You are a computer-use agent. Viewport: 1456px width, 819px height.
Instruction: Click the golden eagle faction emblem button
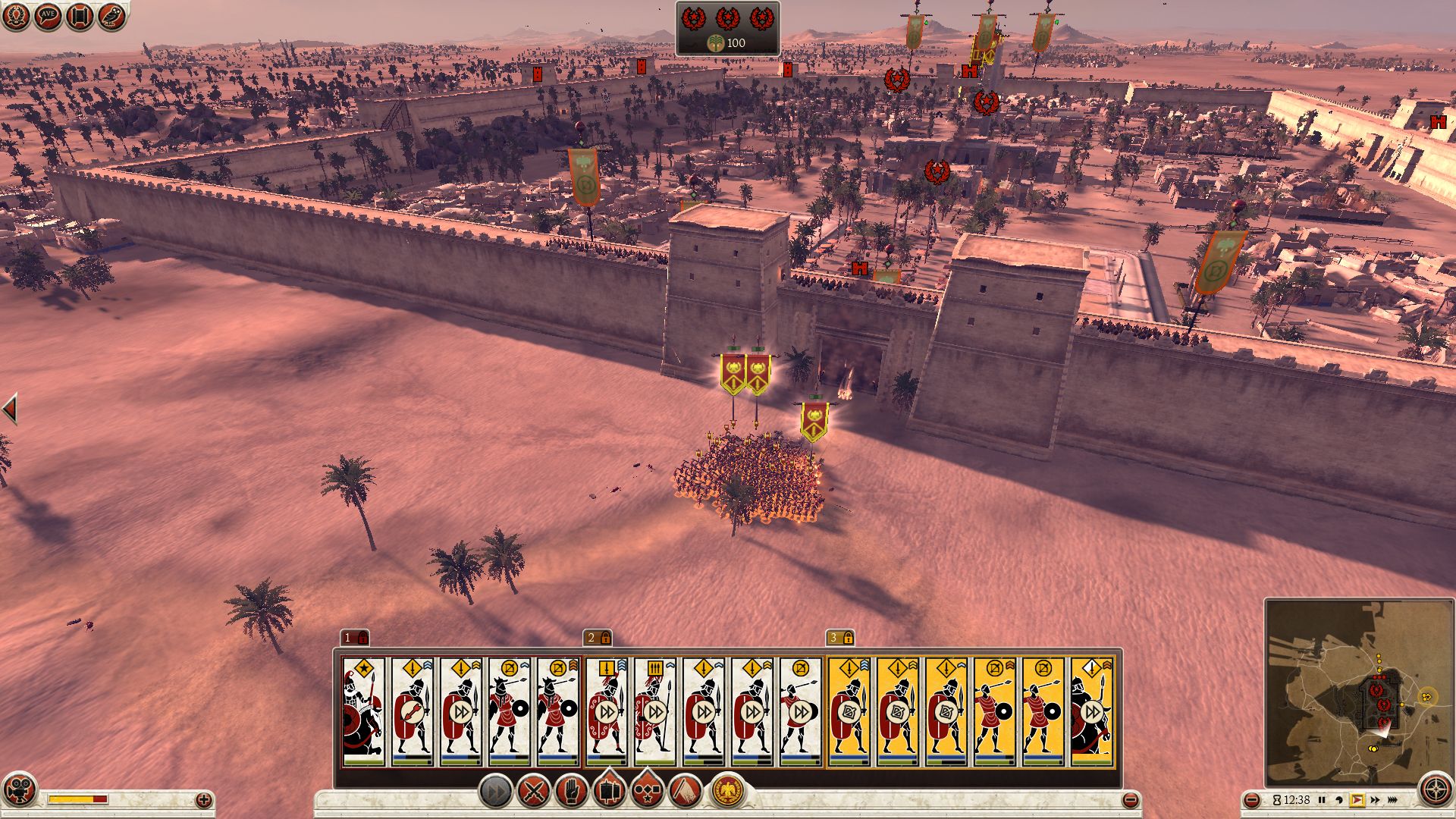[x=727, y=791]
